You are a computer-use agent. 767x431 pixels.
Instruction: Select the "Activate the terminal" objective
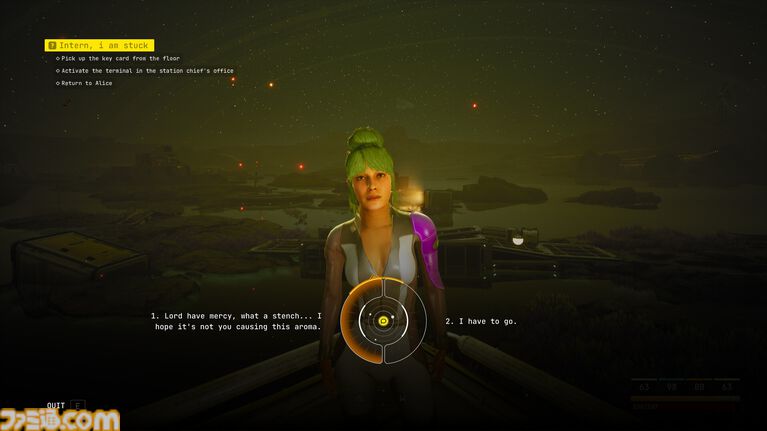147,71
